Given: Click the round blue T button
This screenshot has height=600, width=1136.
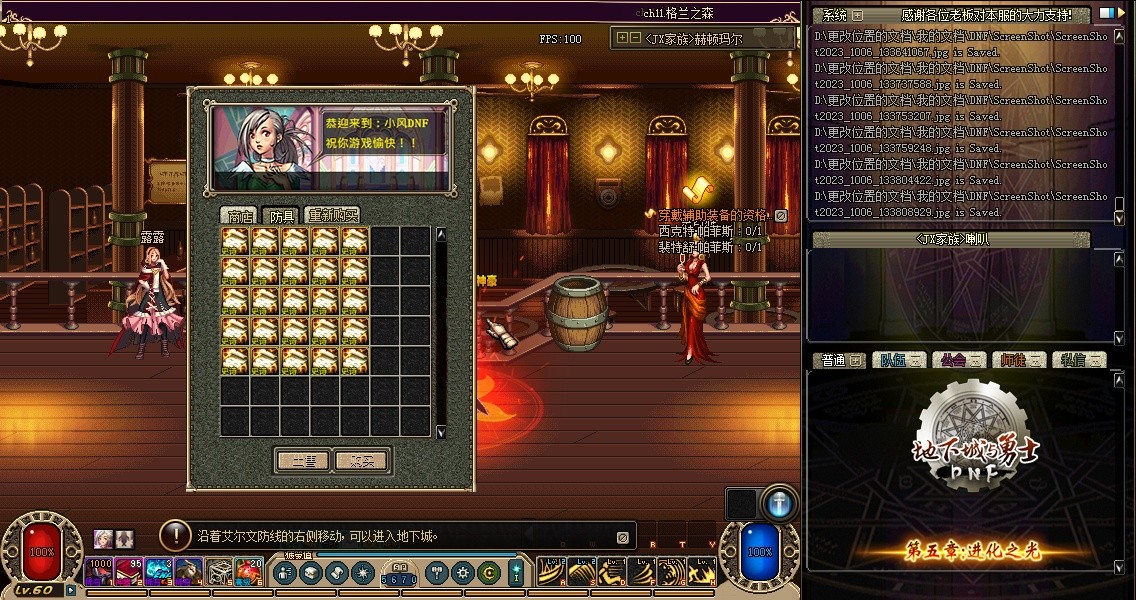Looking at the screenshot, I should tap(779, 502).
